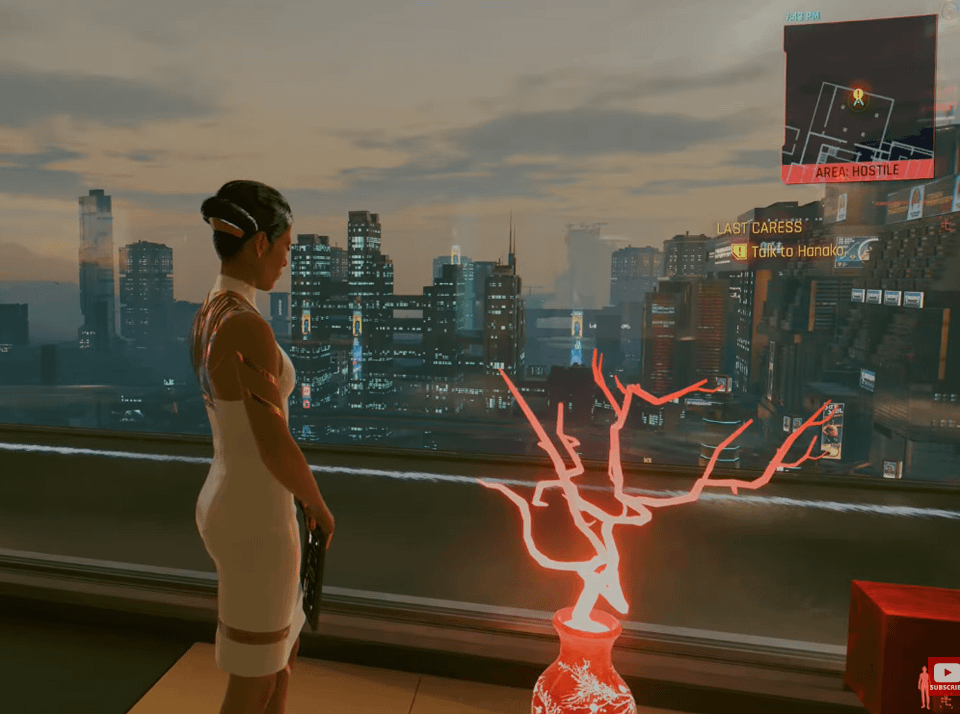Select the Talk to Hanako objective

pyautogui.click(x=796, y=251)
